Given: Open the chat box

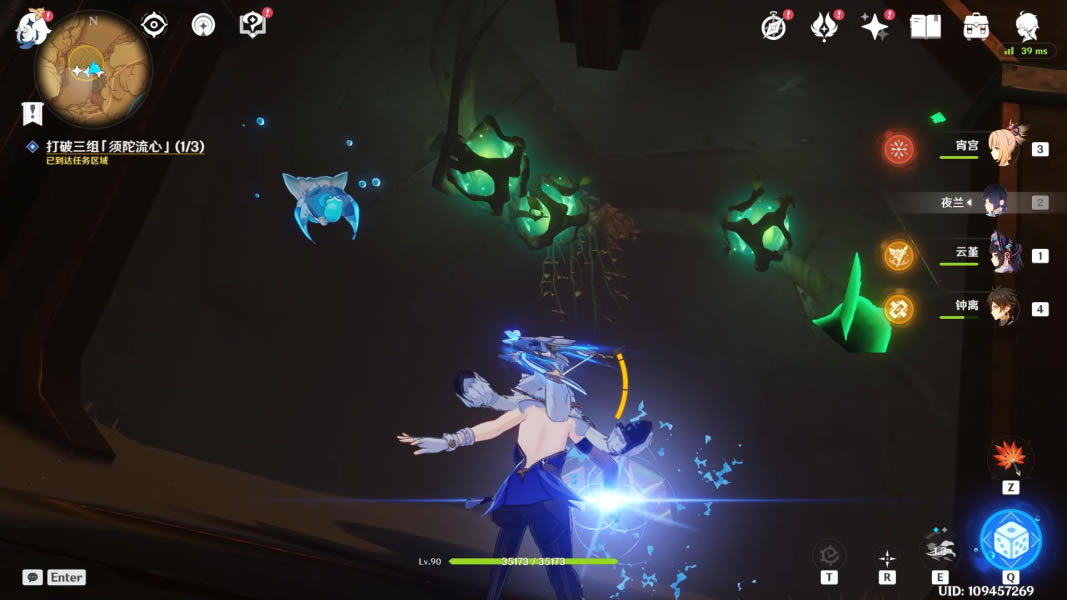Looking at the screenshot, I should 54,577.
